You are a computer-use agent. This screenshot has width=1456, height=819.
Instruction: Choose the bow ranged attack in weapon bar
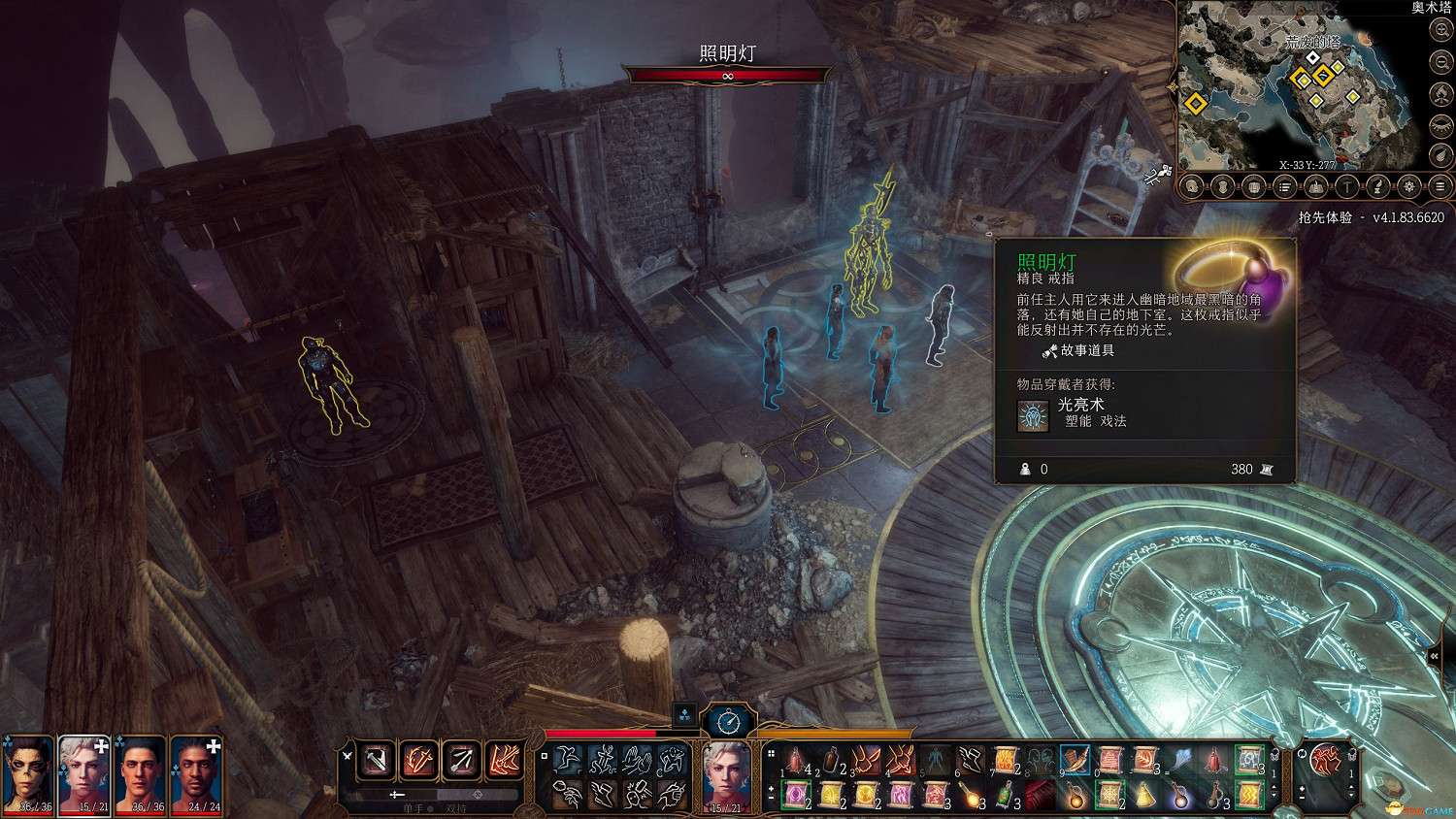pos(461,760)
